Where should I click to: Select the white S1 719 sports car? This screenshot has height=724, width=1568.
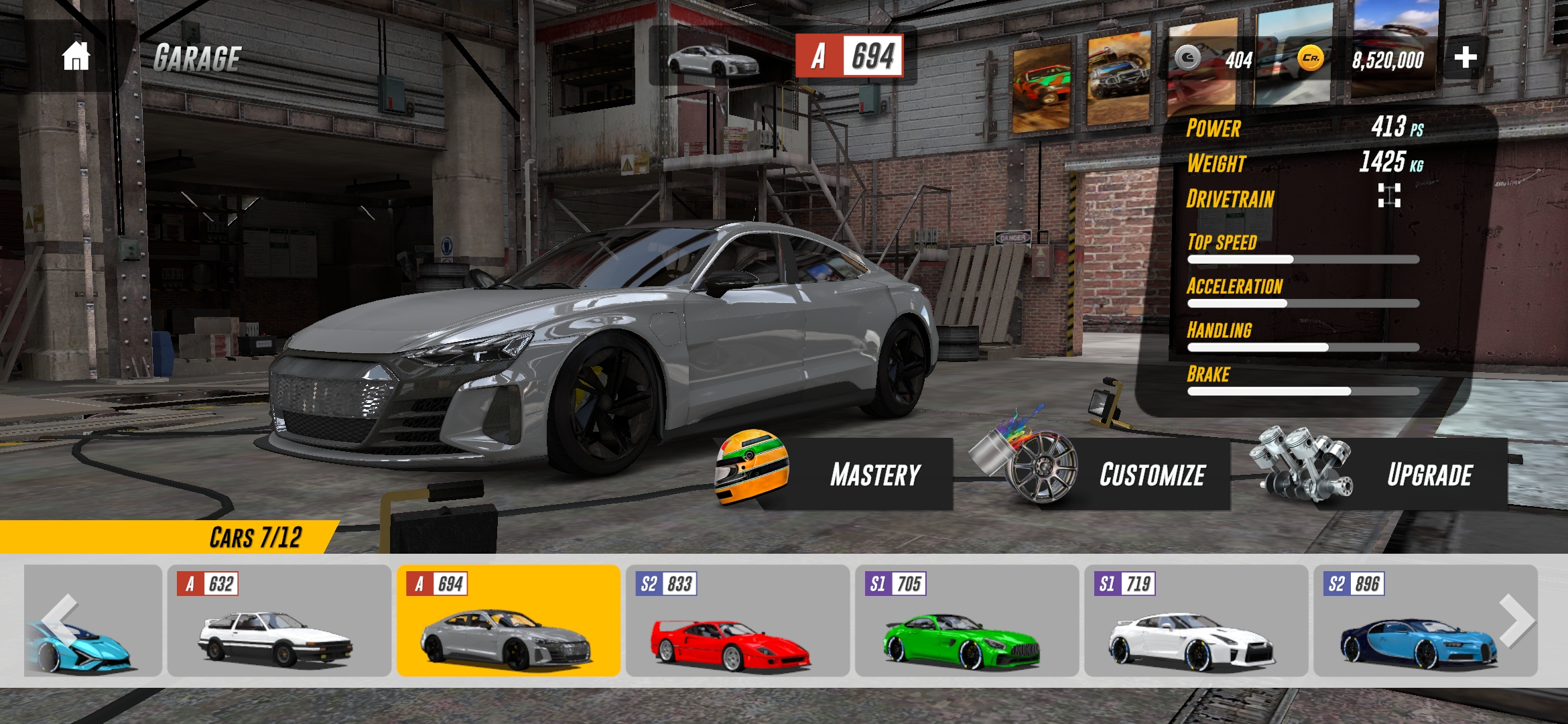coord(1195,621)
